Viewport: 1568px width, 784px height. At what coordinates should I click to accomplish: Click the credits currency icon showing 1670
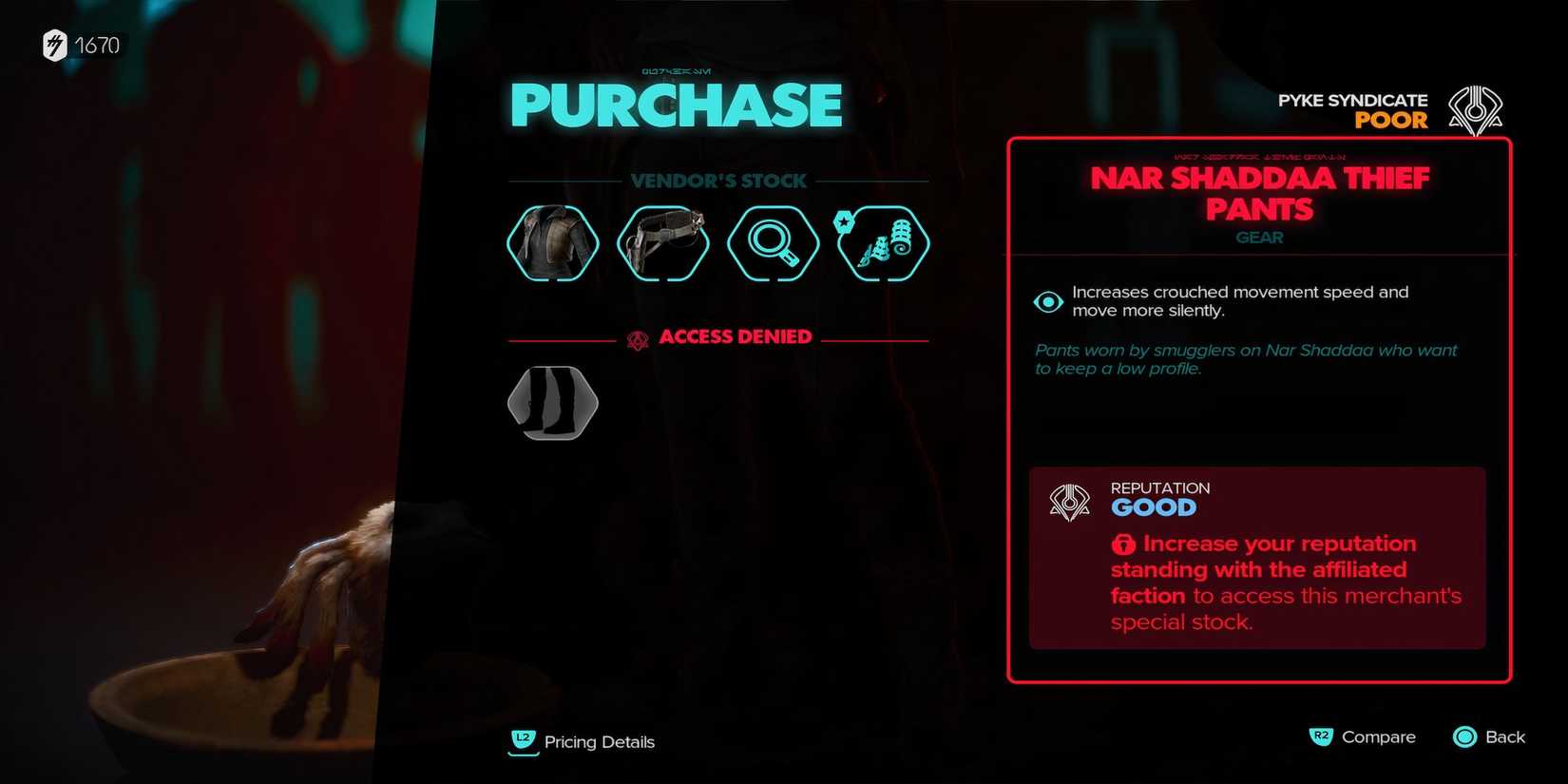pyautogui.click(x=52, y=45)
